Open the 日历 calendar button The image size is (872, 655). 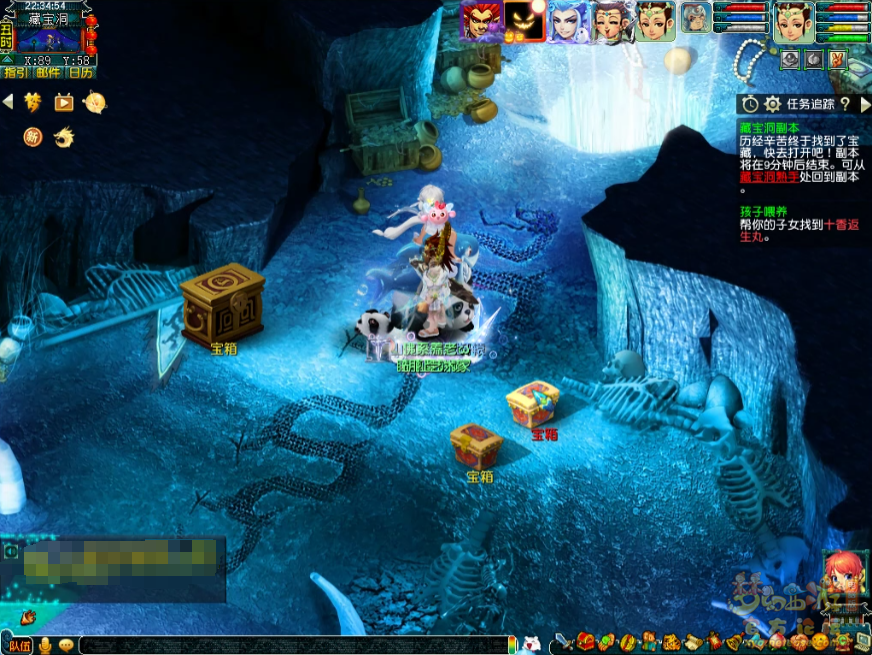81,72
